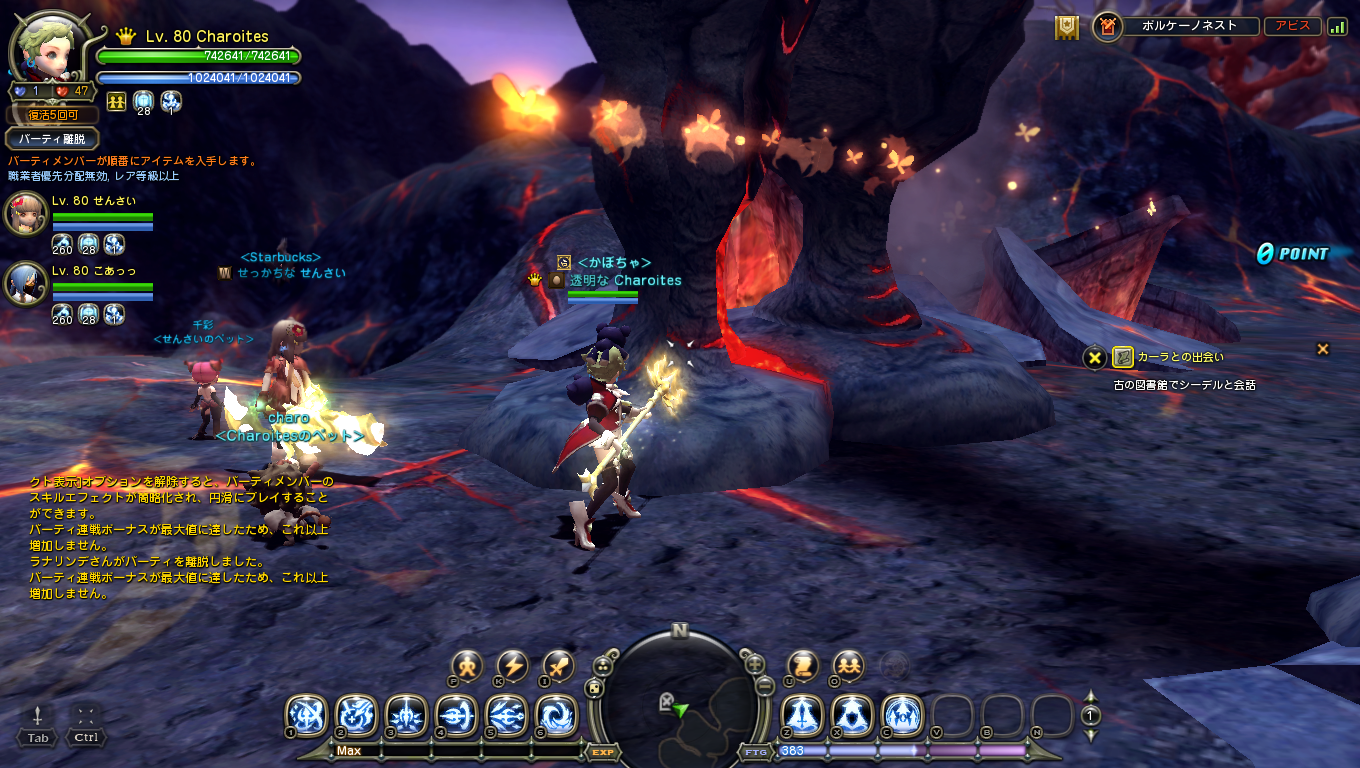The height and width of the screenshot is (768, 1360).
Task: Open the lightning bolt skill menu (K)
Action: click(513, 665)
